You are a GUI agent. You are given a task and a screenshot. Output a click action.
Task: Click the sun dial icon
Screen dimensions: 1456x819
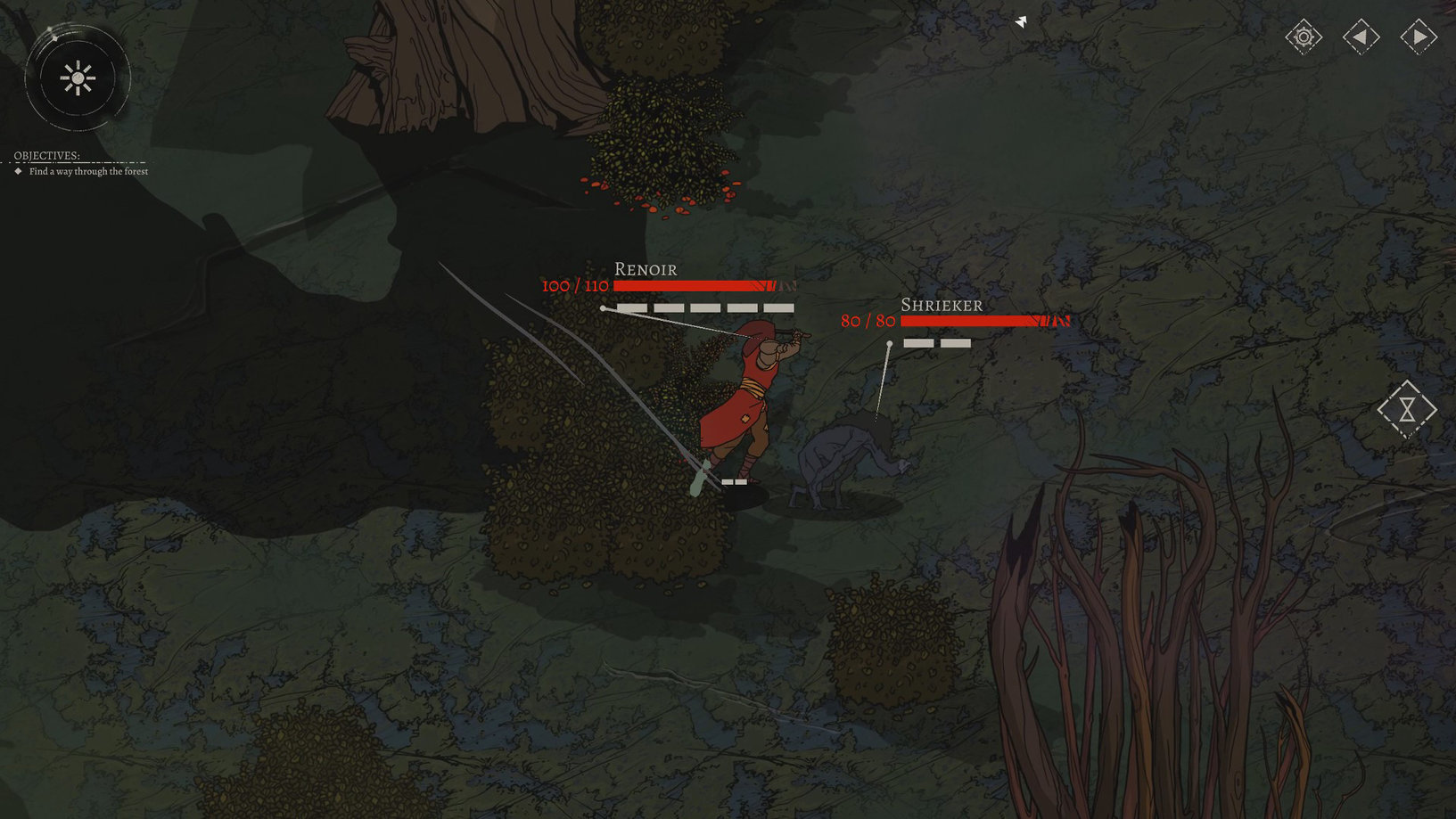click(x=78, y=78)
